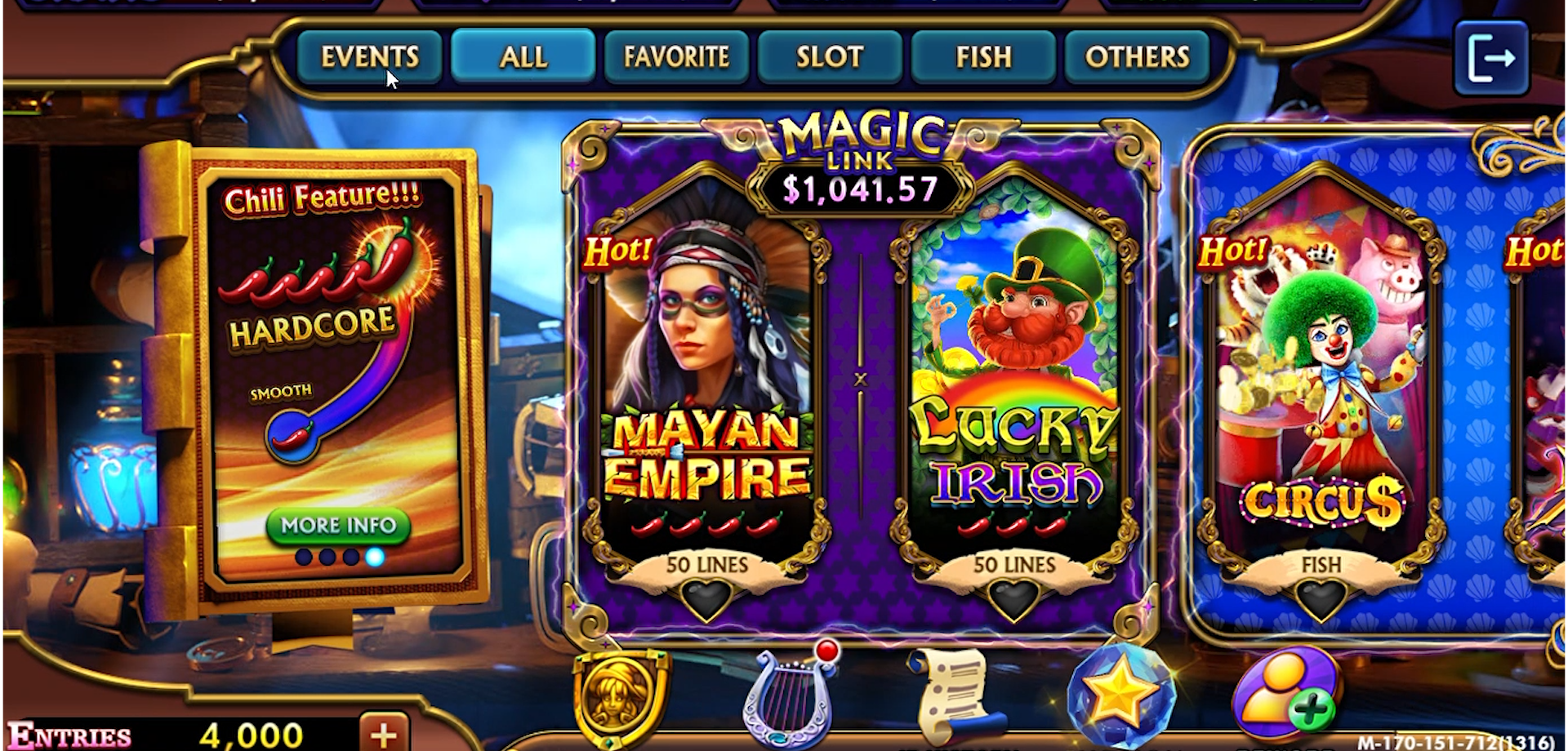Click the Hot! badge on Circus
1568x751 pixels.
pyautogui.click(x=1236, y=249)
